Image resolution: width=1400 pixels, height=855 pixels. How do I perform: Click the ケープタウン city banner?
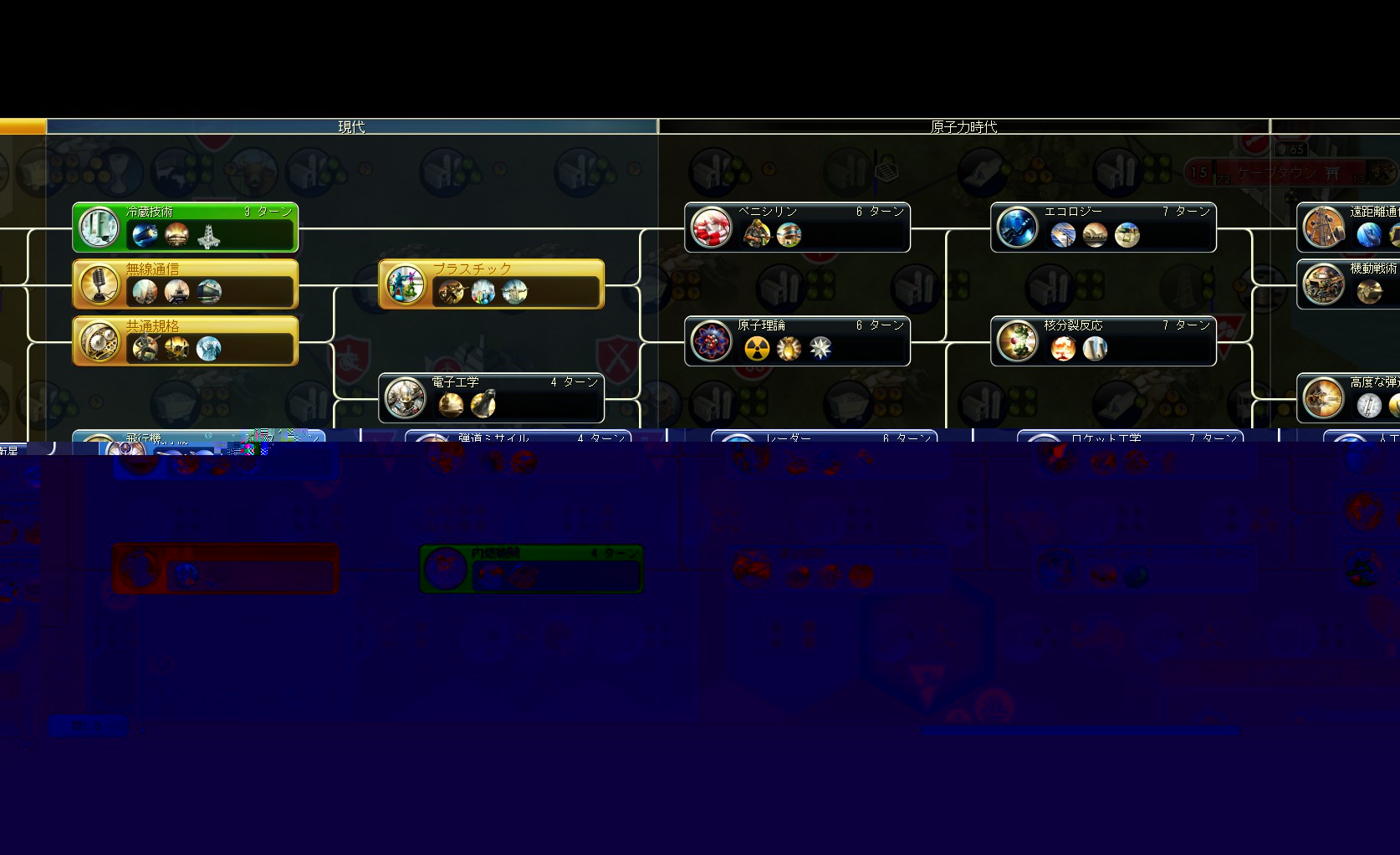(x=1280, y=173)
